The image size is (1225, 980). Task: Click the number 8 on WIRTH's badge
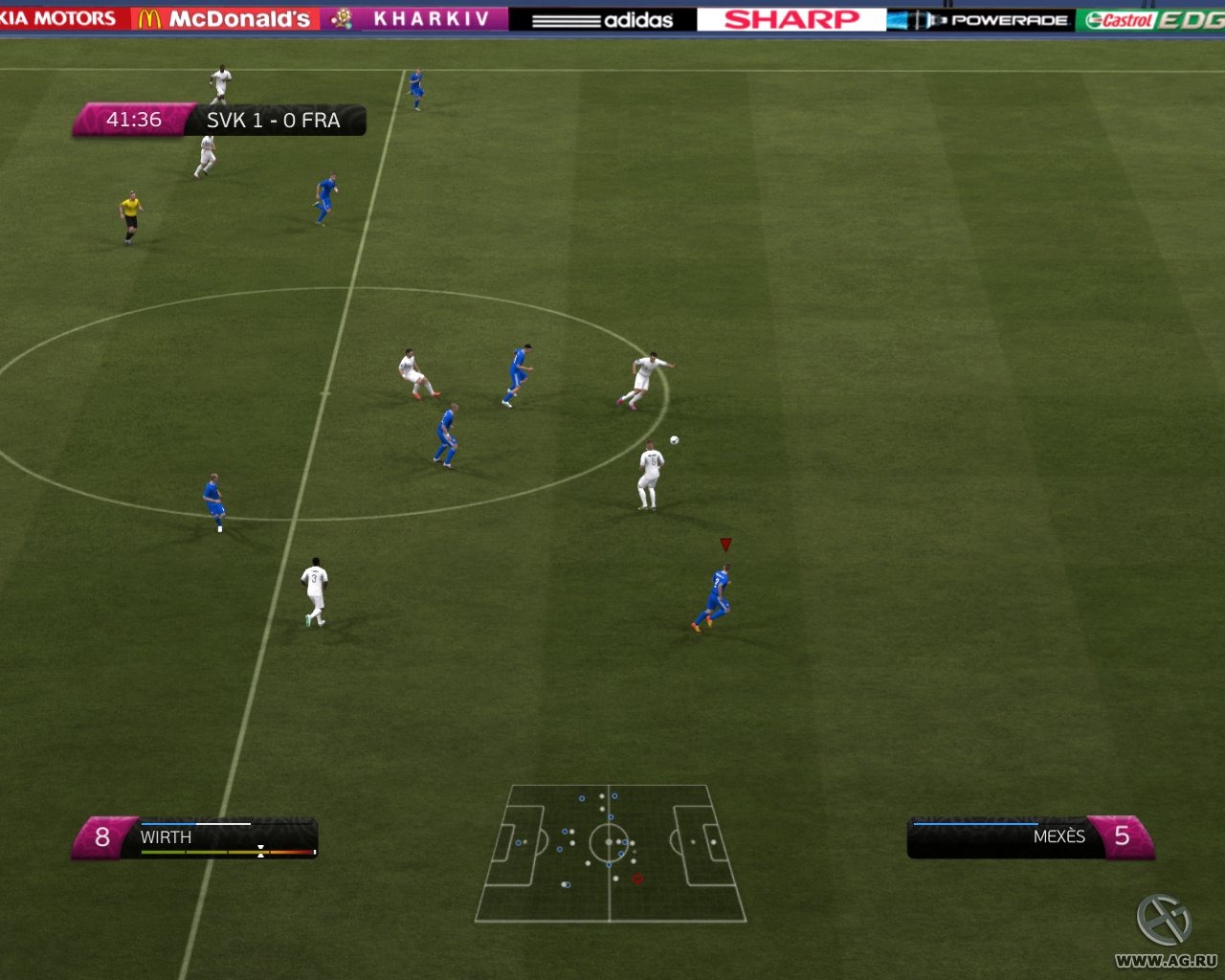click(x=101, y=836)
